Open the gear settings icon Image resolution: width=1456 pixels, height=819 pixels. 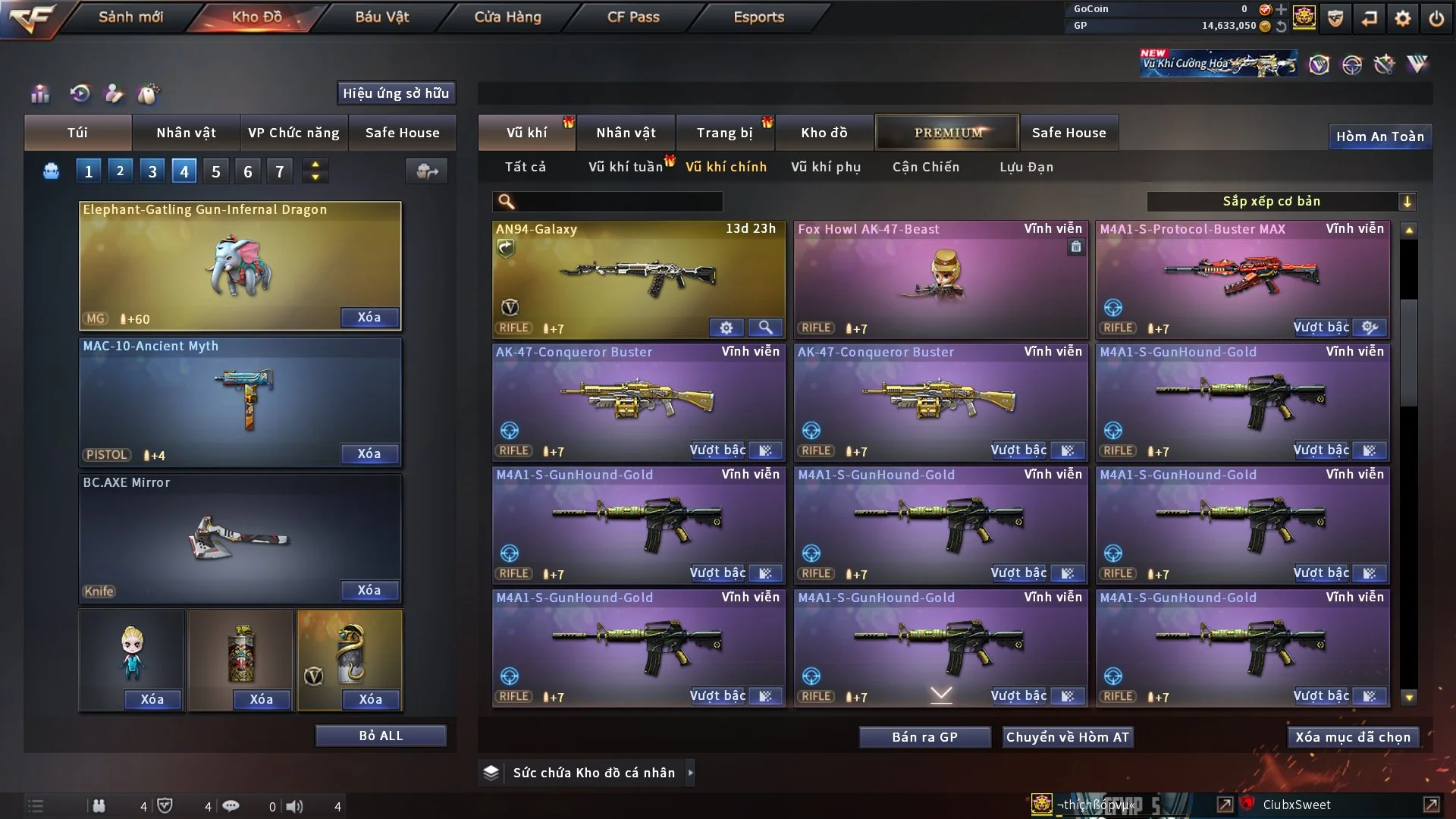pyautogui.click(x=1402, y=18)
